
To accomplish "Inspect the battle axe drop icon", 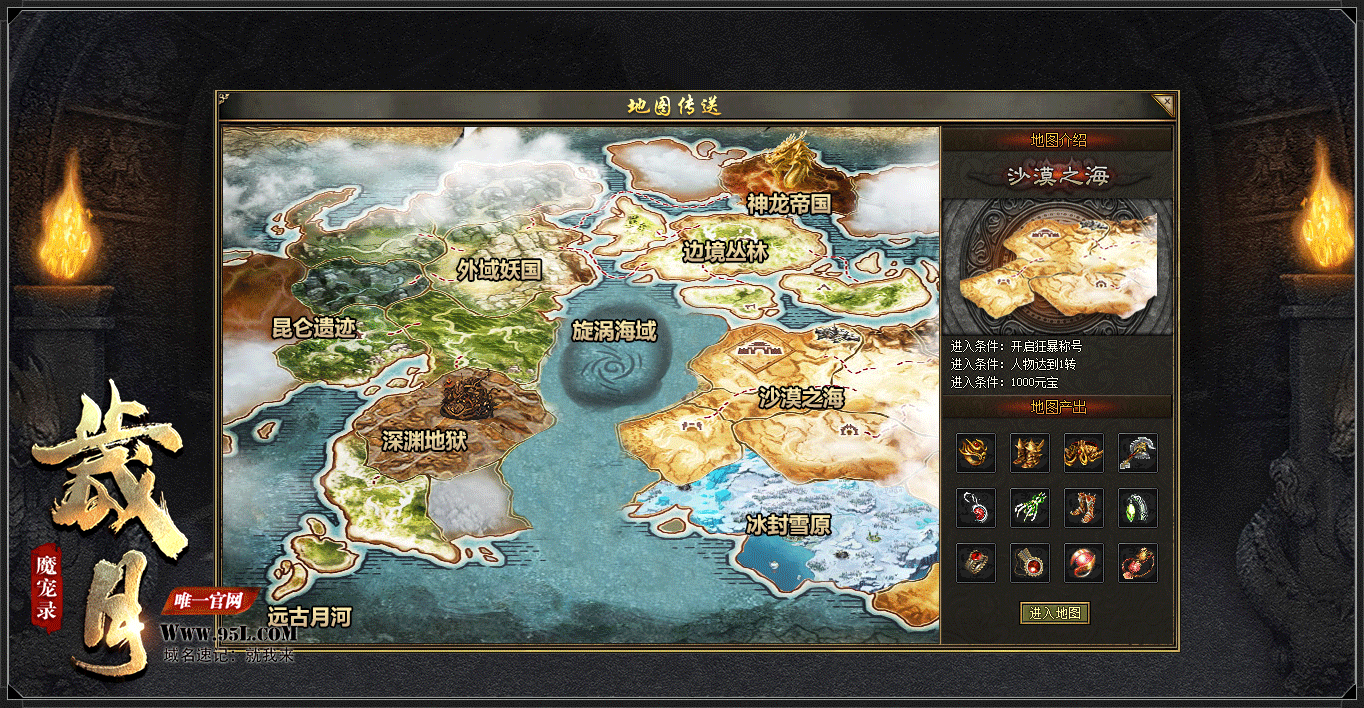I will point(1137,453).
